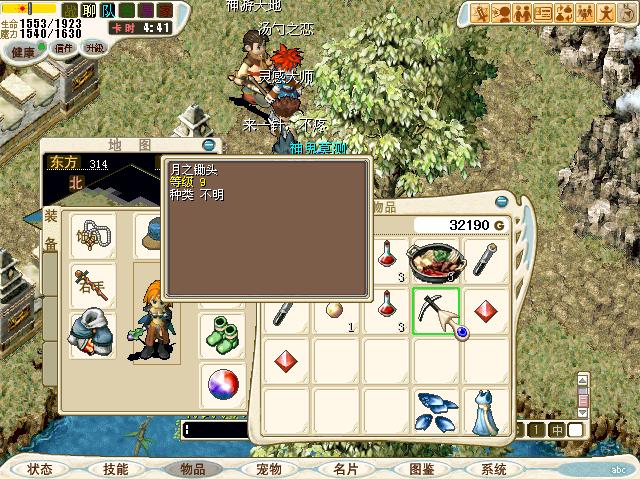Image resolution: width=640 pixels, height=480 pixels.
Task: Click the blue feather wings item
Action: pos(436,409)
